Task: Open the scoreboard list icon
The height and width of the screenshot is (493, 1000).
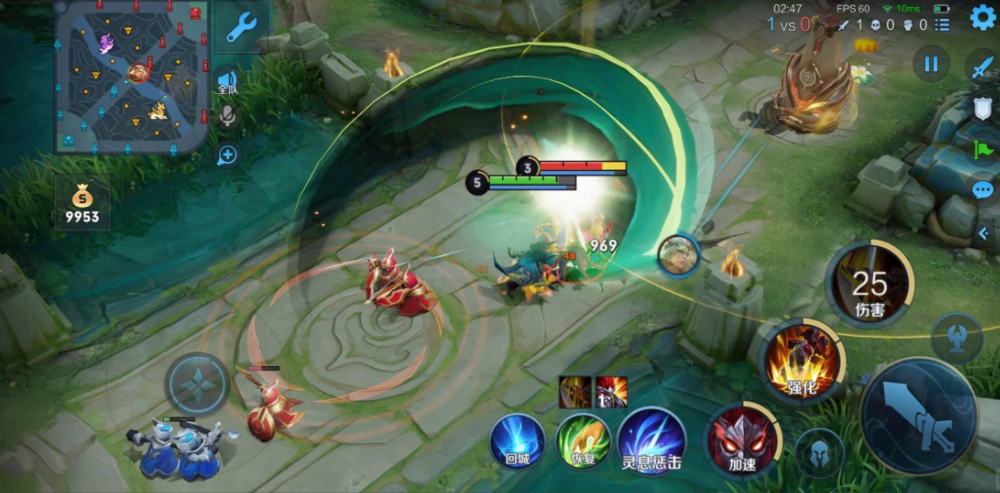Action: click(944, 25)
